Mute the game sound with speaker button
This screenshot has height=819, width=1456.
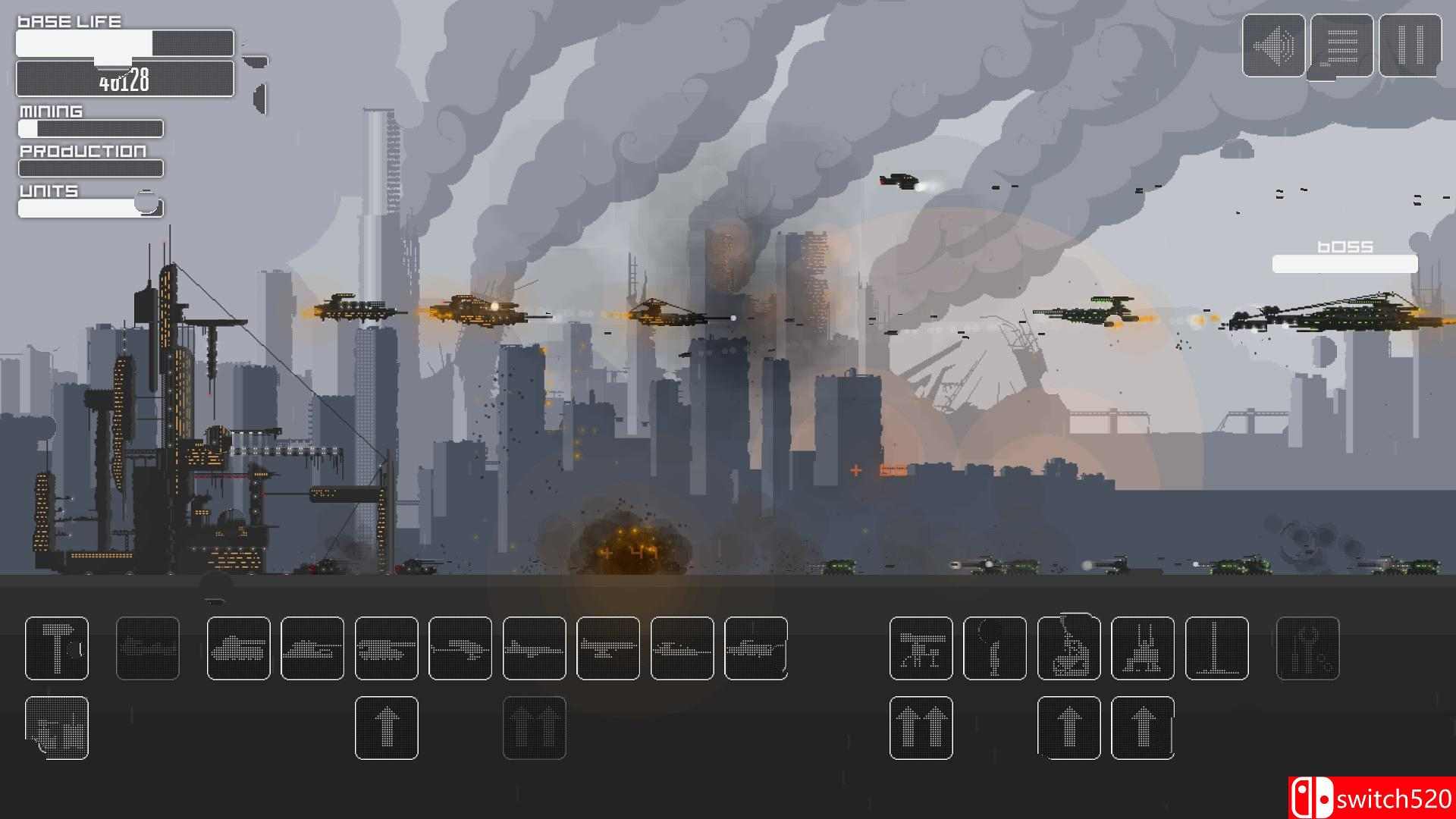[x=1272, y=47]
